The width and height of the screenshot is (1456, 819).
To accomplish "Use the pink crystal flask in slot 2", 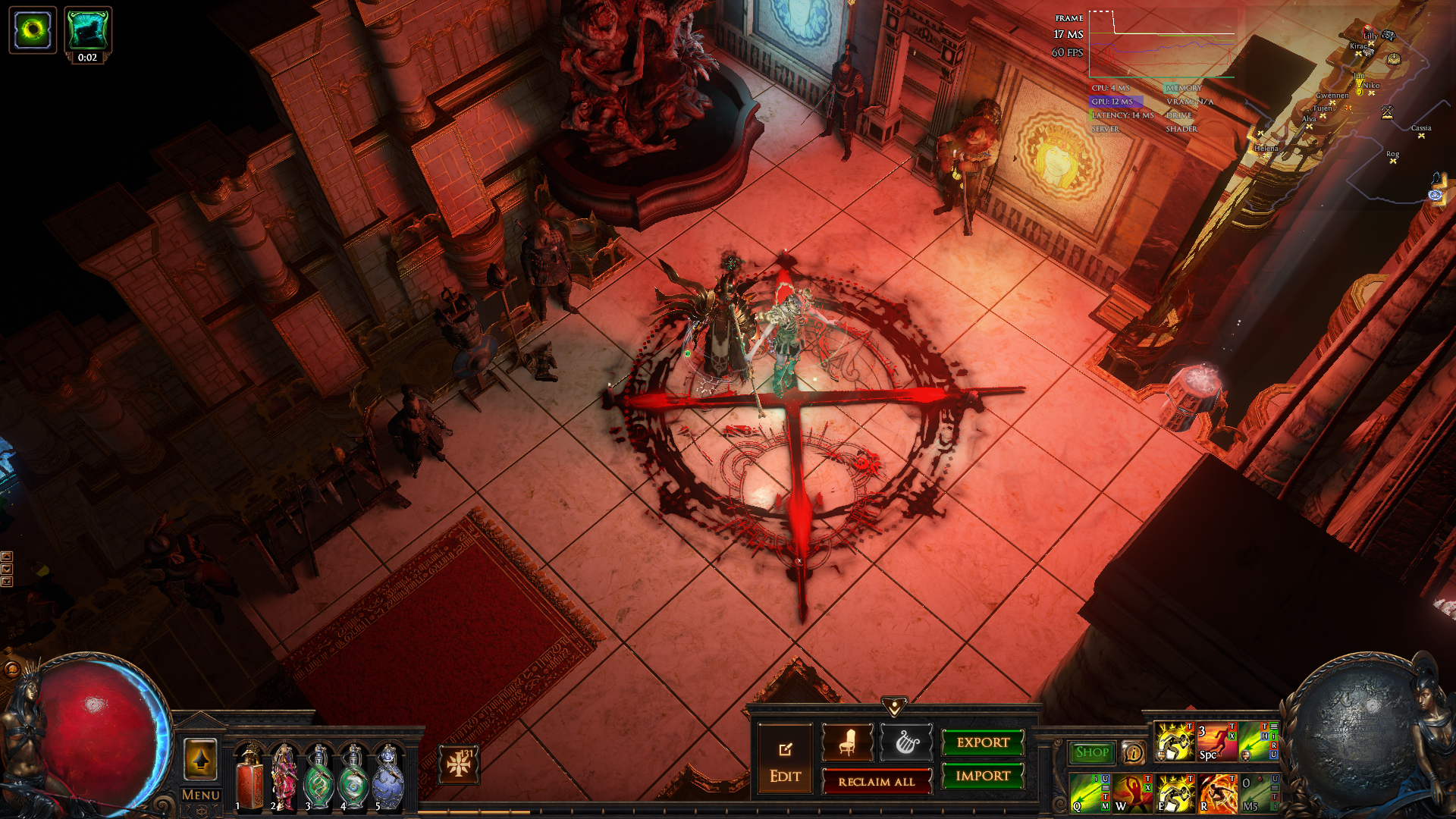I will (x=284, y=777).
